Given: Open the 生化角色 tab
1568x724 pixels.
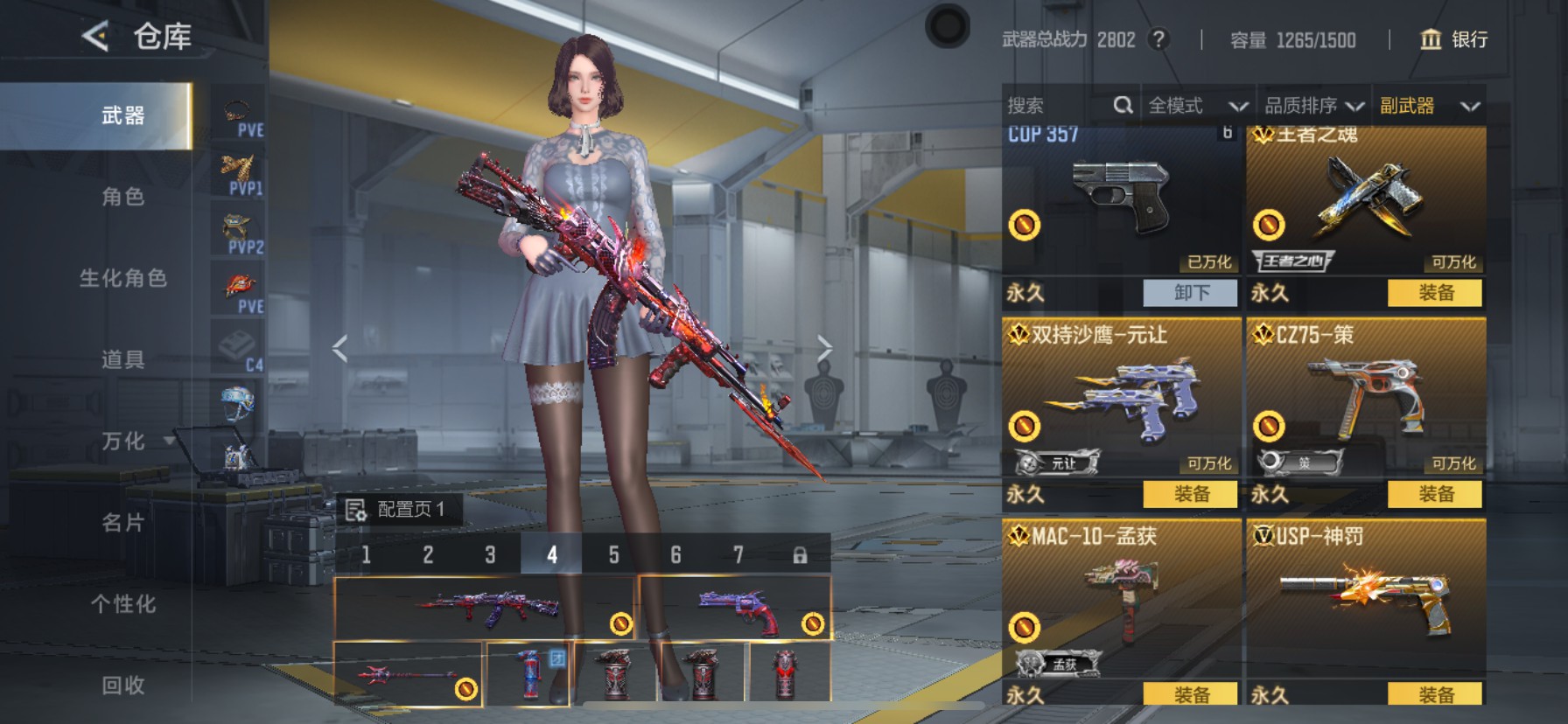Looking at the screenshot, I should [x=122, y=278].
